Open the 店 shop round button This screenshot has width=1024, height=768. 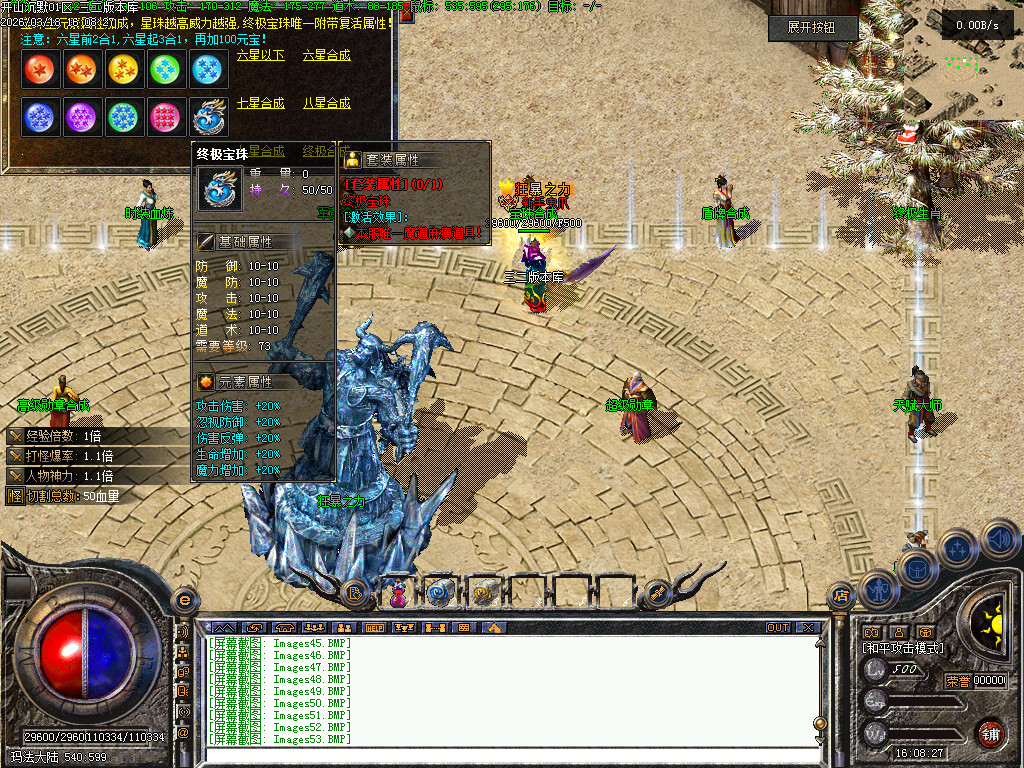(x=841, y=596)
